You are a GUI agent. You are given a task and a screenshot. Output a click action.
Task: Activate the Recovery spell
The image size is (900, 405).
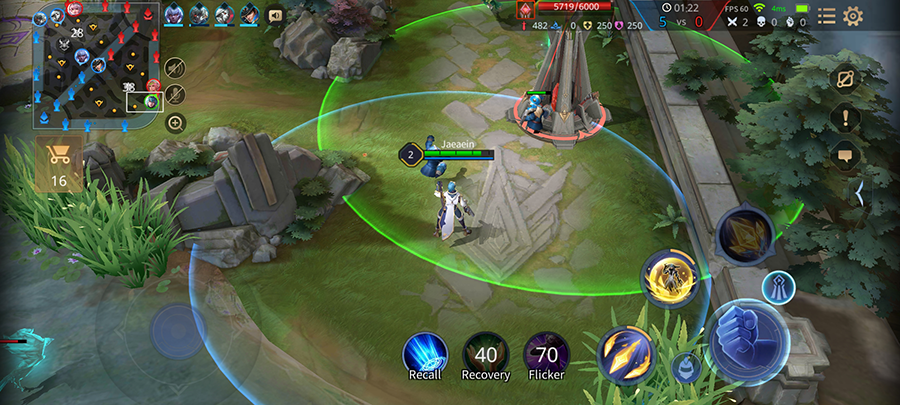click(486, 355)
